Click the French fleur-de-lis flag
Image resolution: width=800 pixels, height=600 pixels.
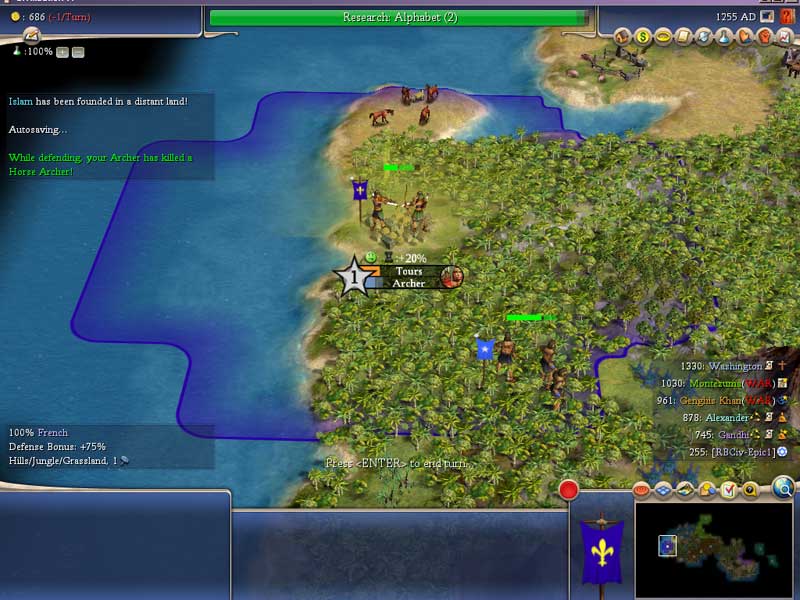[x=602, y=553]
